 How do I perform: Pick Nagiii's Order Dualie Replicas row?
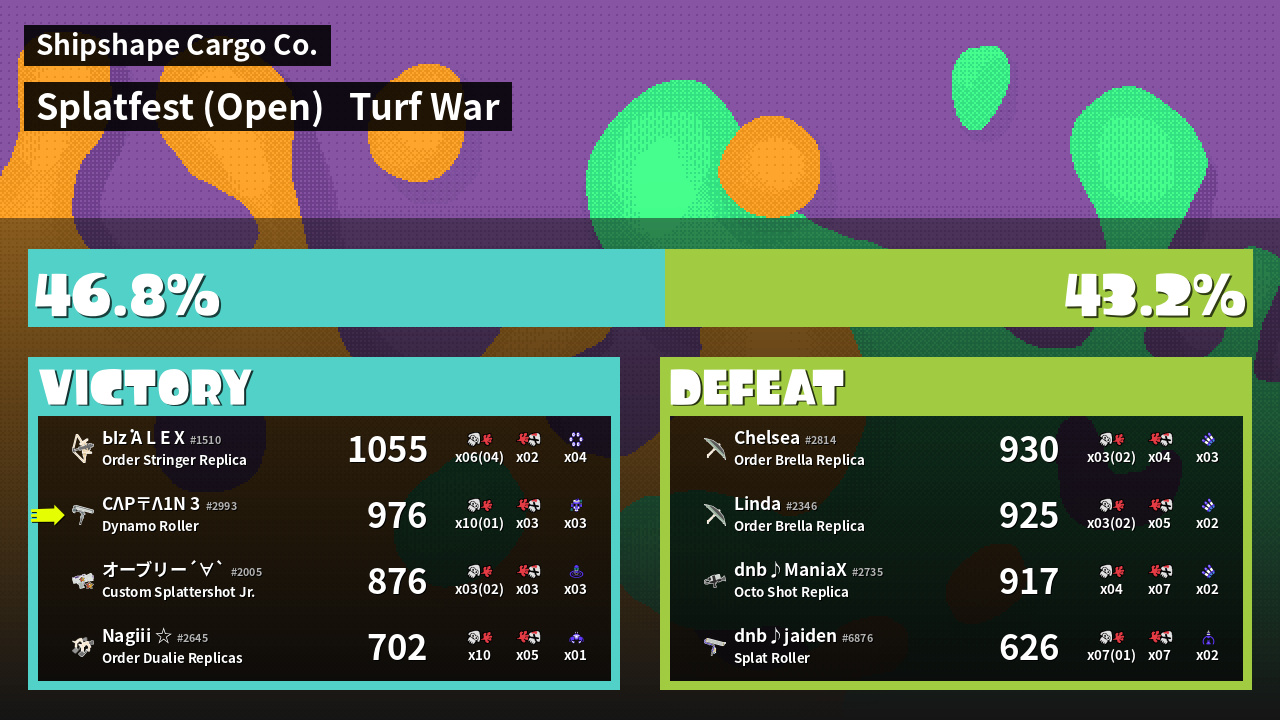click(324, 647)
